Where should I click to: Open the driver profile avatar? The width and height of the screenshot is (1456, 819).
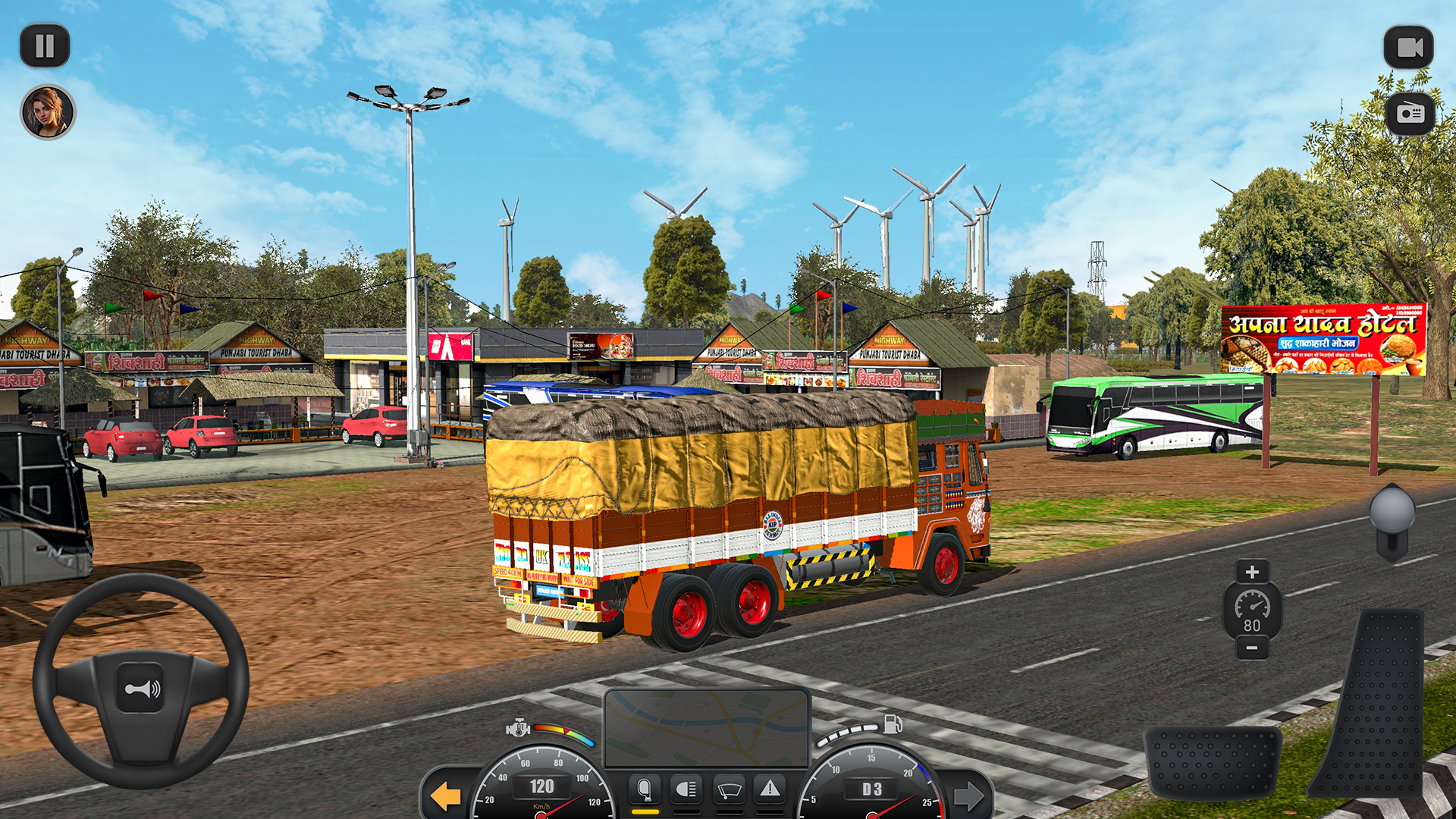pos(48,112)
